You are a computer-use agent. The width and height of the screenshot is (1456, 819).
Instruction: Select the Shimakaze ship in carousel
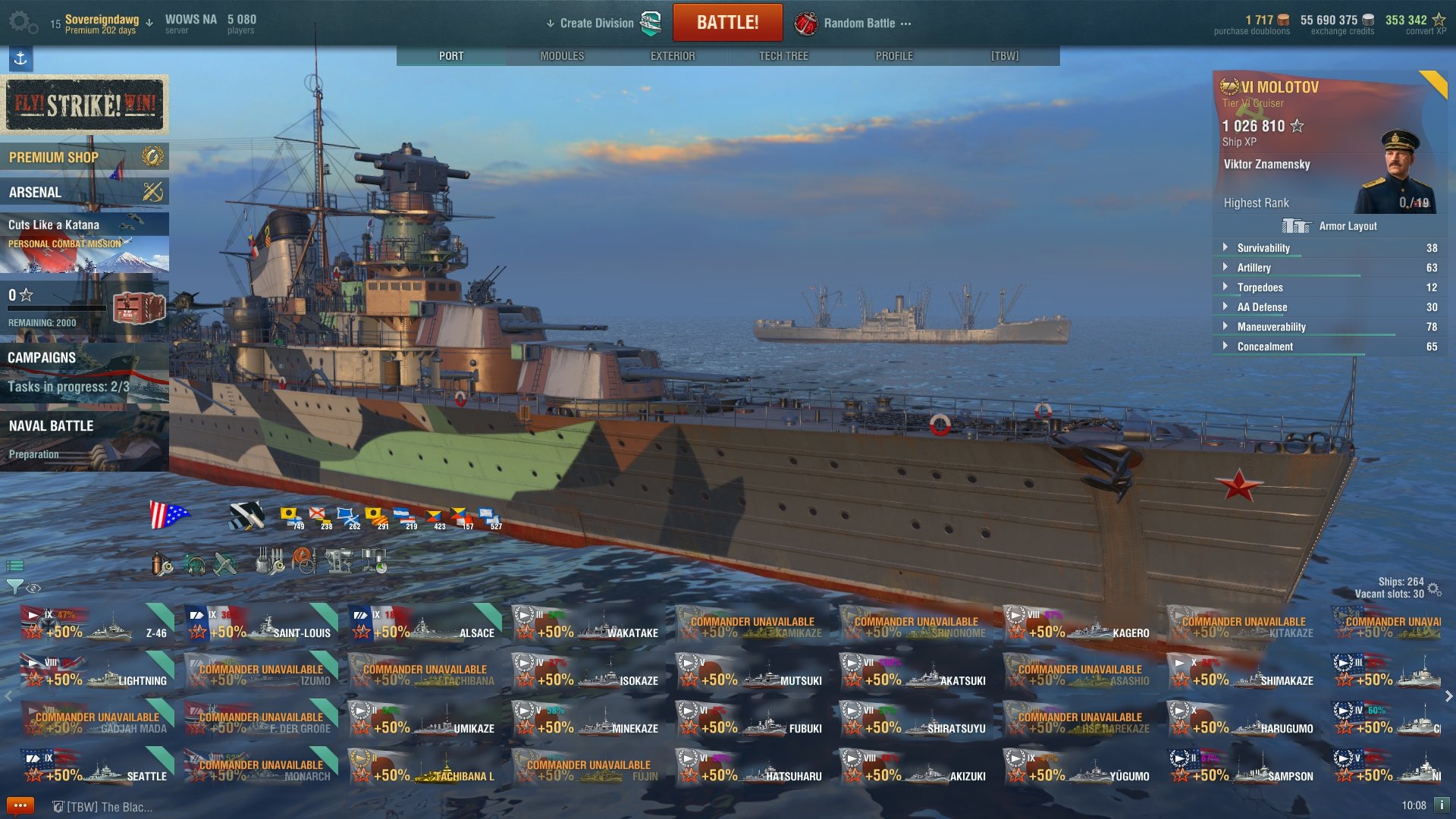[1244, 671]
